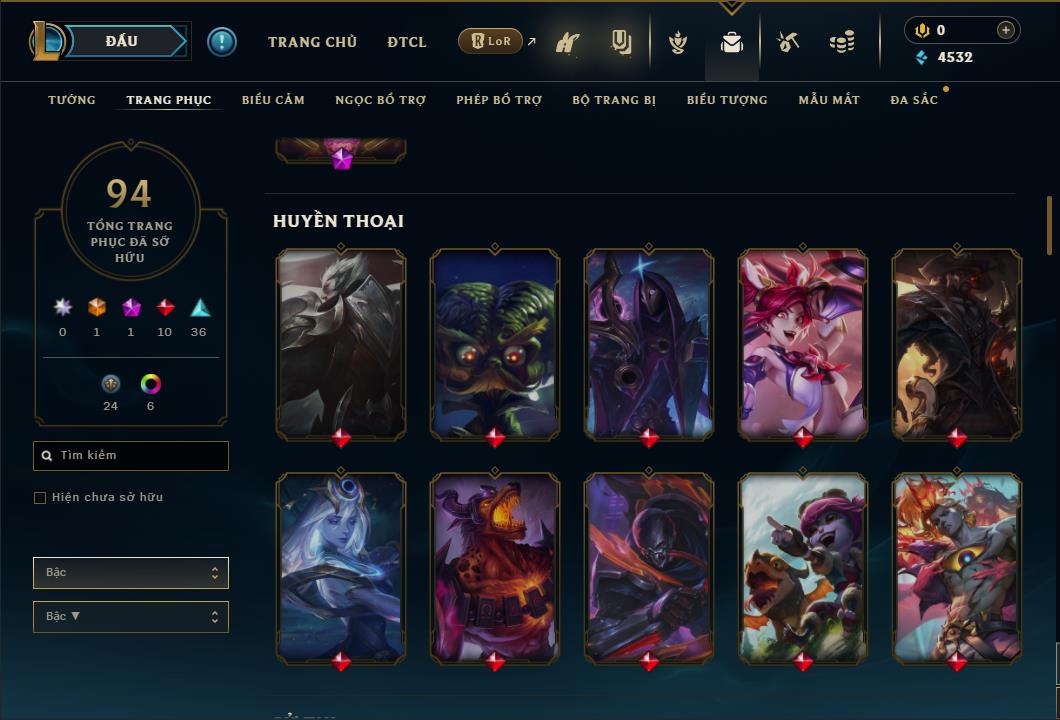This screenshot has width=1060, height=720.
Task: Show the PHÉP BỔ TRỢ tab
Action: pos(499,100)
